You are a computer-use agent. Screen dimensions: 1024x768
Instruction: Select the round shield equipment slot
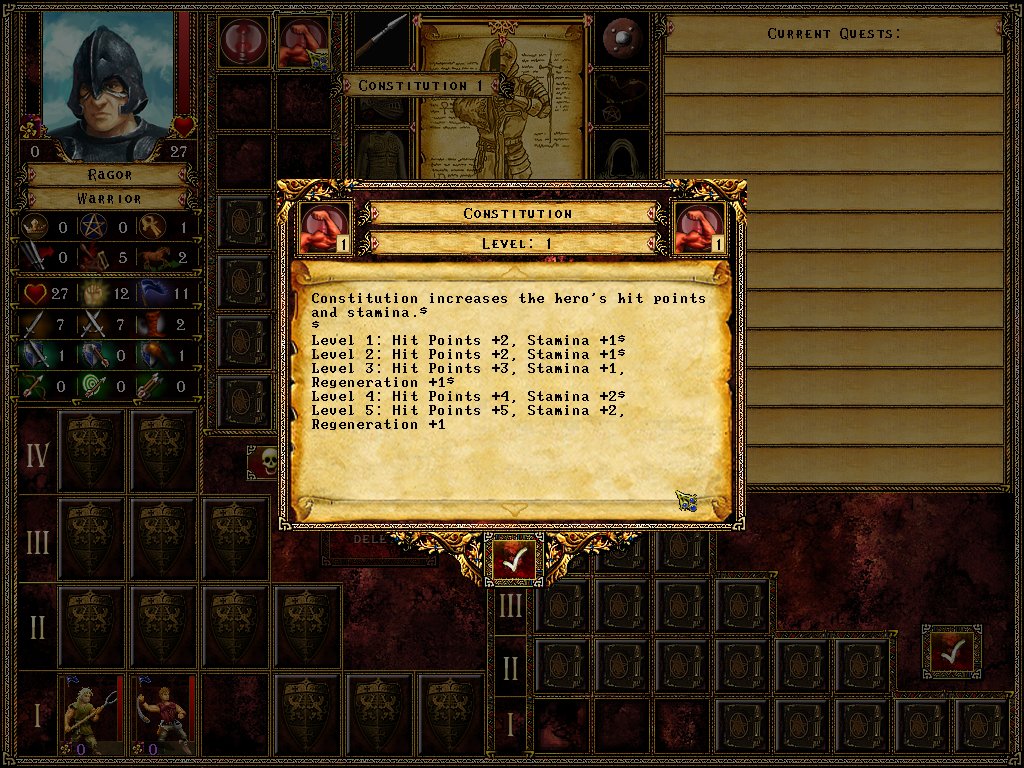[x=625, y=40]
